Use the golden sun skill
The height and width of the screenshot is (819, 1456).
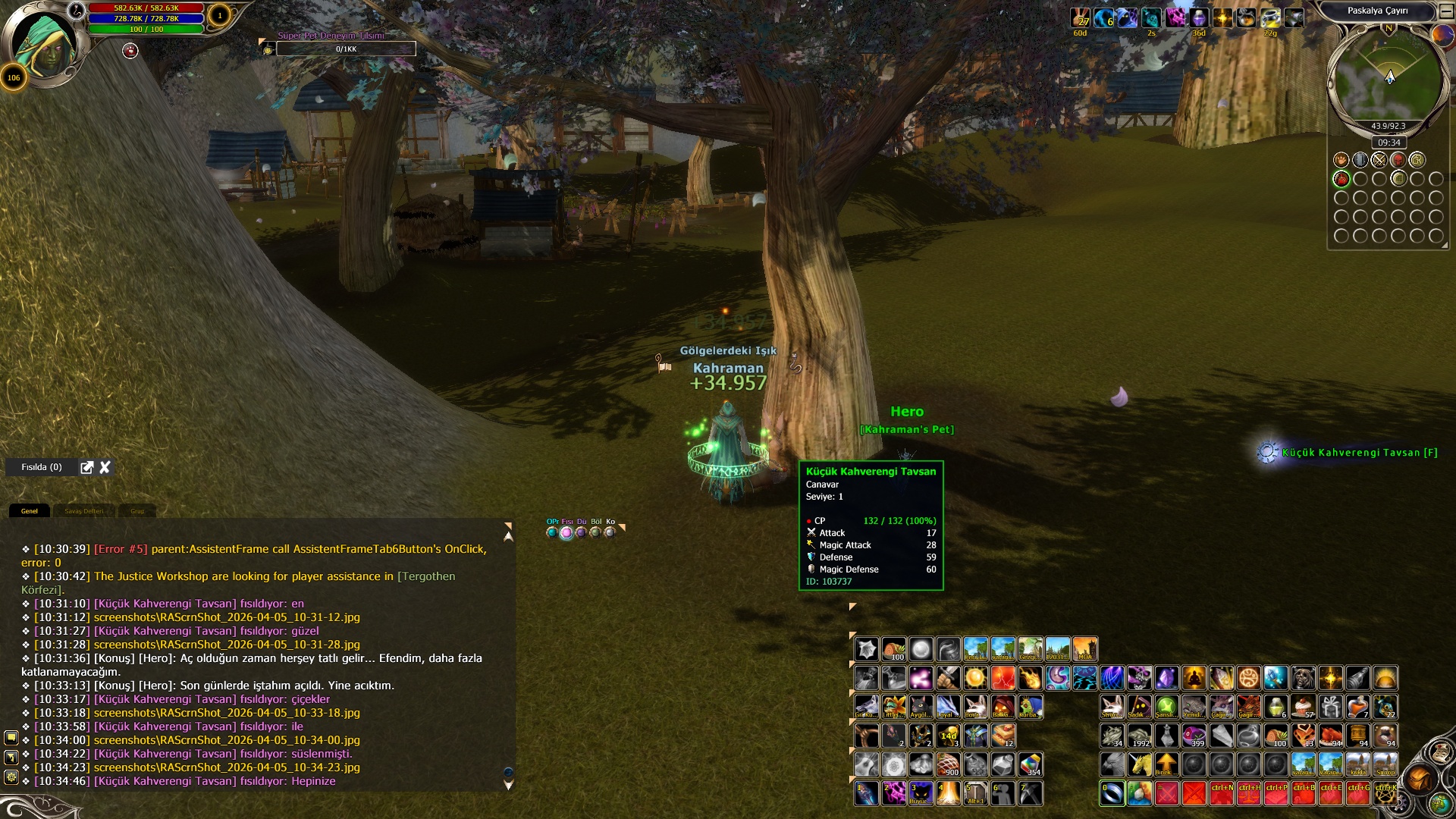click(x=975, y=678)
